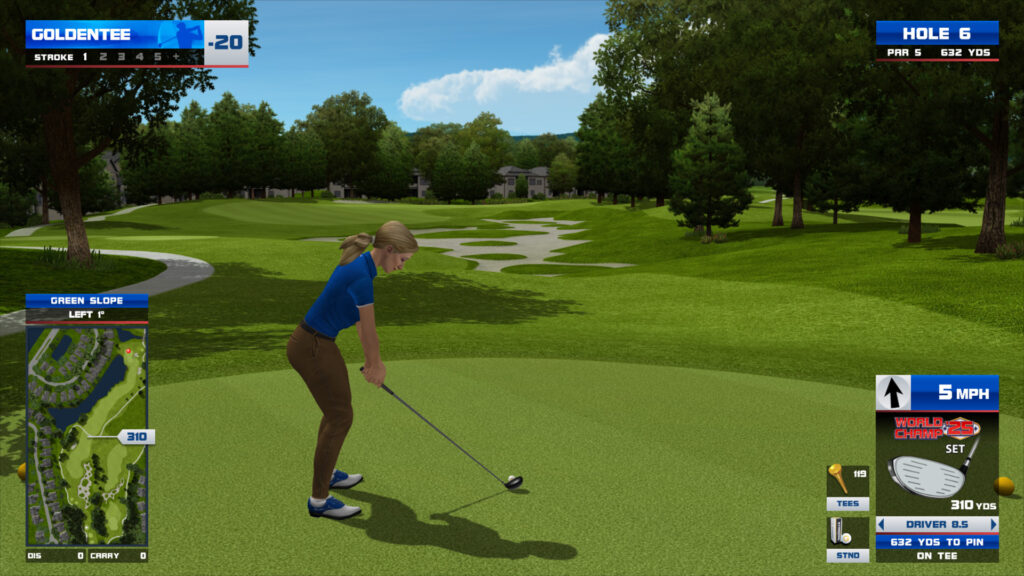Switch to the next club with the right arrow

(993, 524)
